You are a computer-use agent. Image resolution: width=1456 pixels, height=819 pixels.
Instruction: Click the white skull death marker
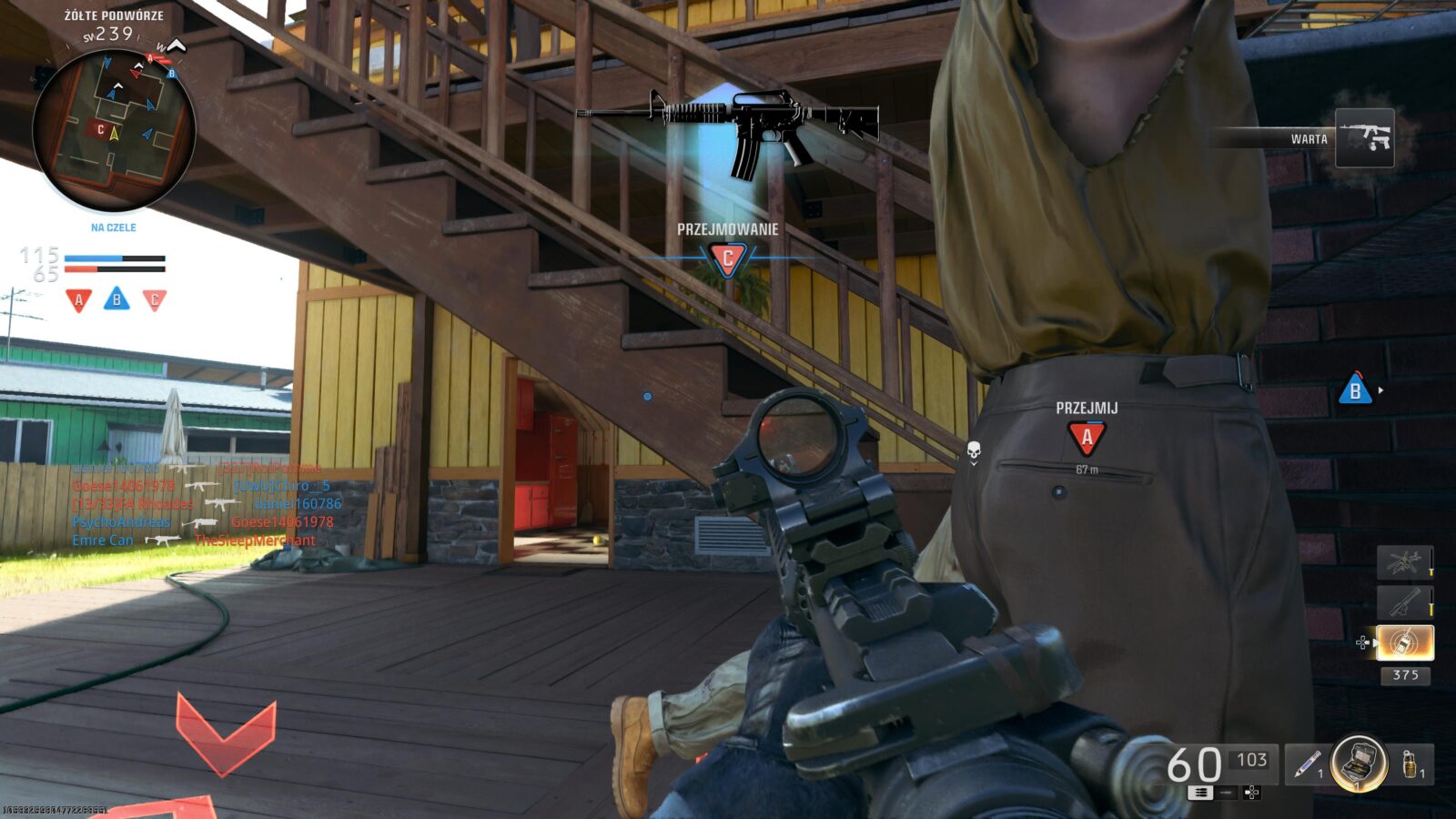973,450
